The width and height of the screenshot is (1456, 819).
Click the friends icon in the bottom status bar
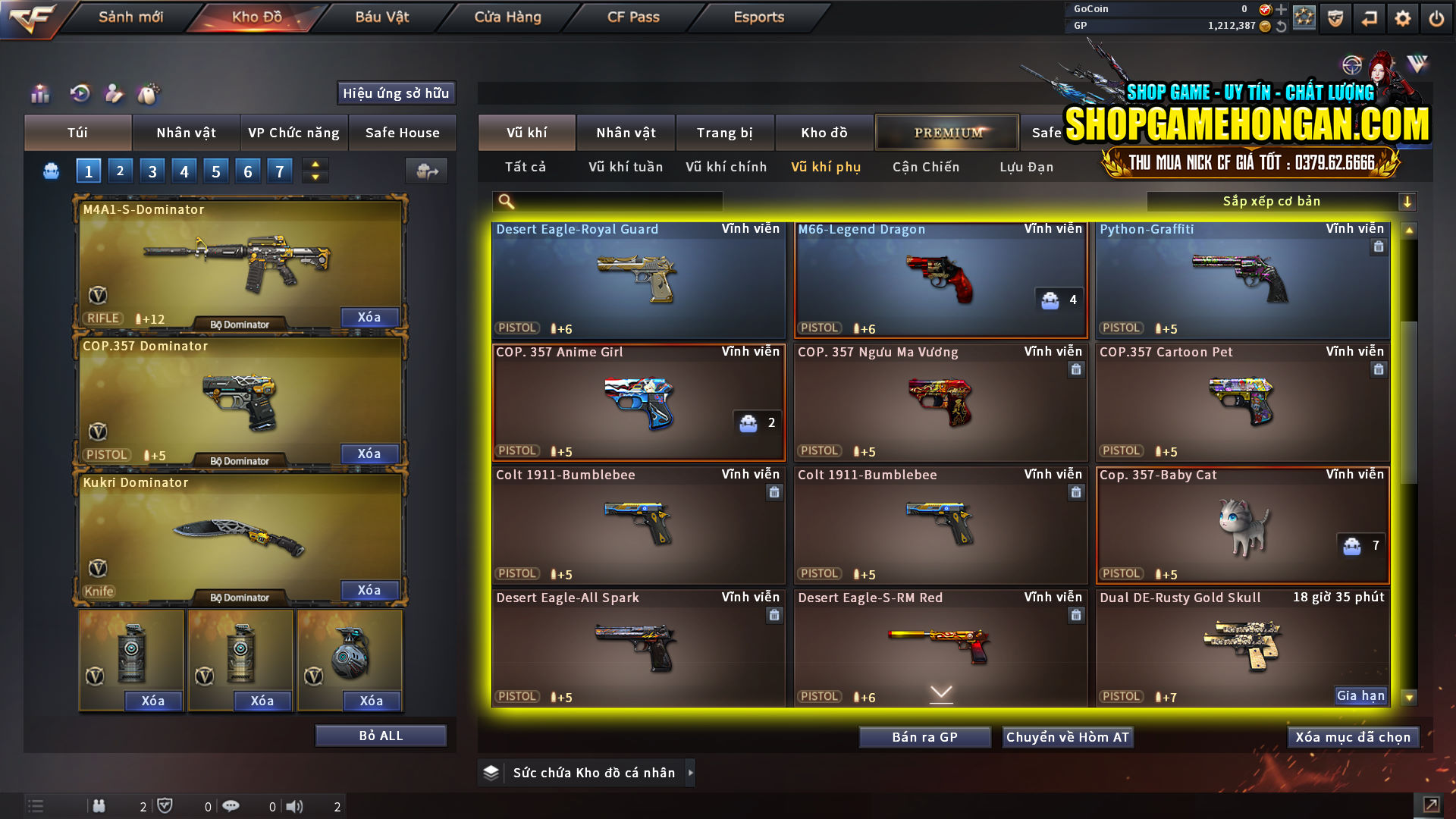[99, 806]
